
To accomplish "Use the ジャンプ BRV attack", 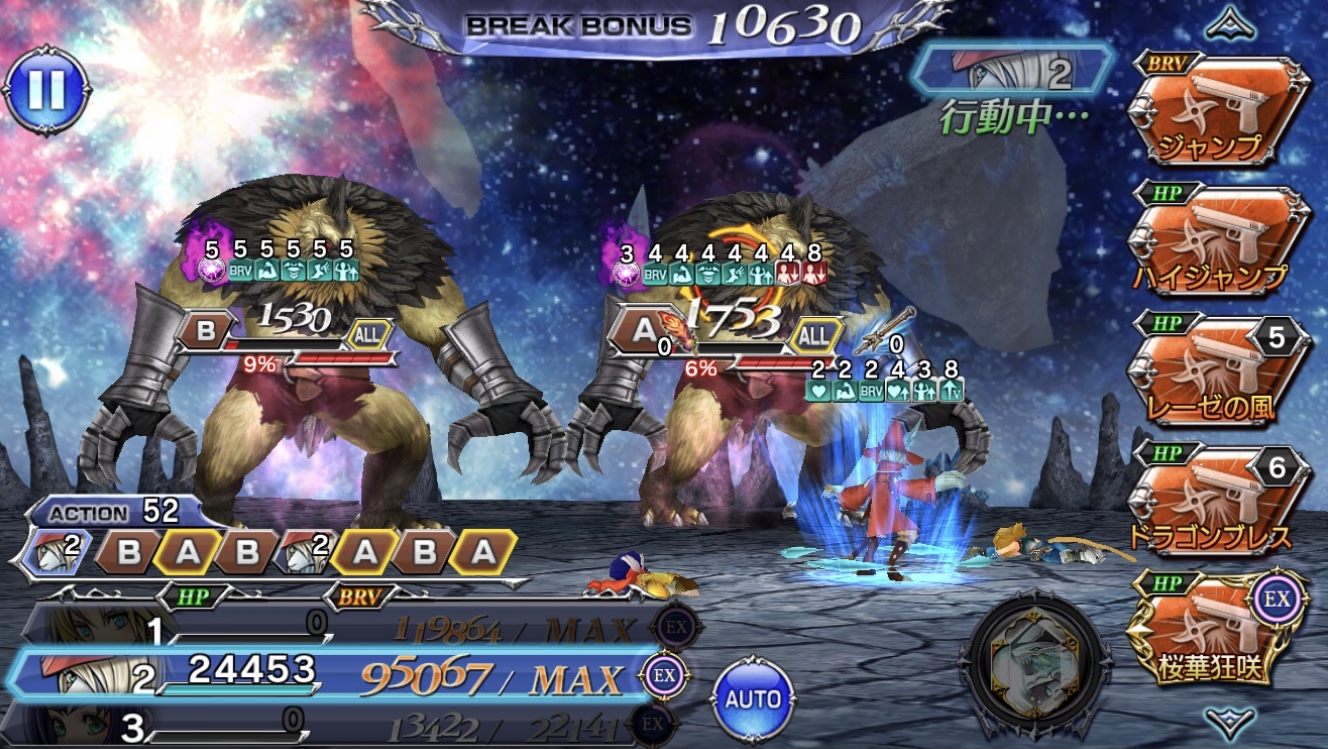I will (x=1213, y=112).
